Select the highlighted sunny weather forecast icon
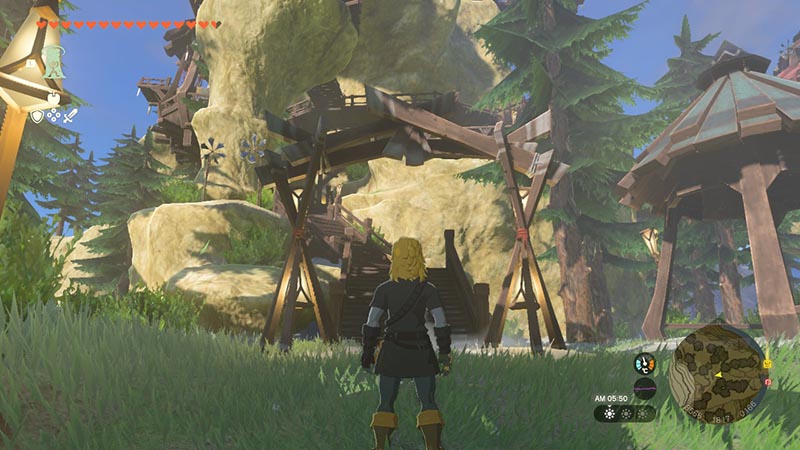The height and width of the screenshot is (450, 800). 609,412
